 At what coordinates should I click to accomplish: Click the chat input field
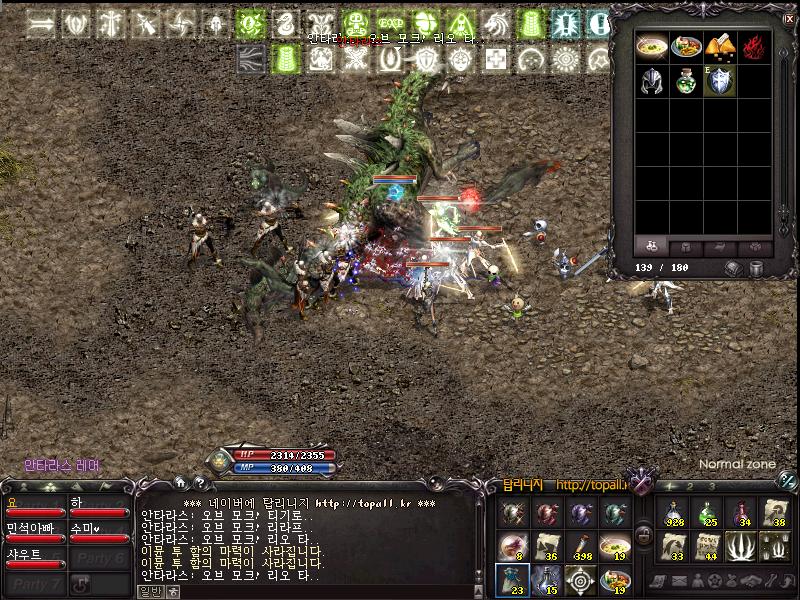[x=320, y=591]
